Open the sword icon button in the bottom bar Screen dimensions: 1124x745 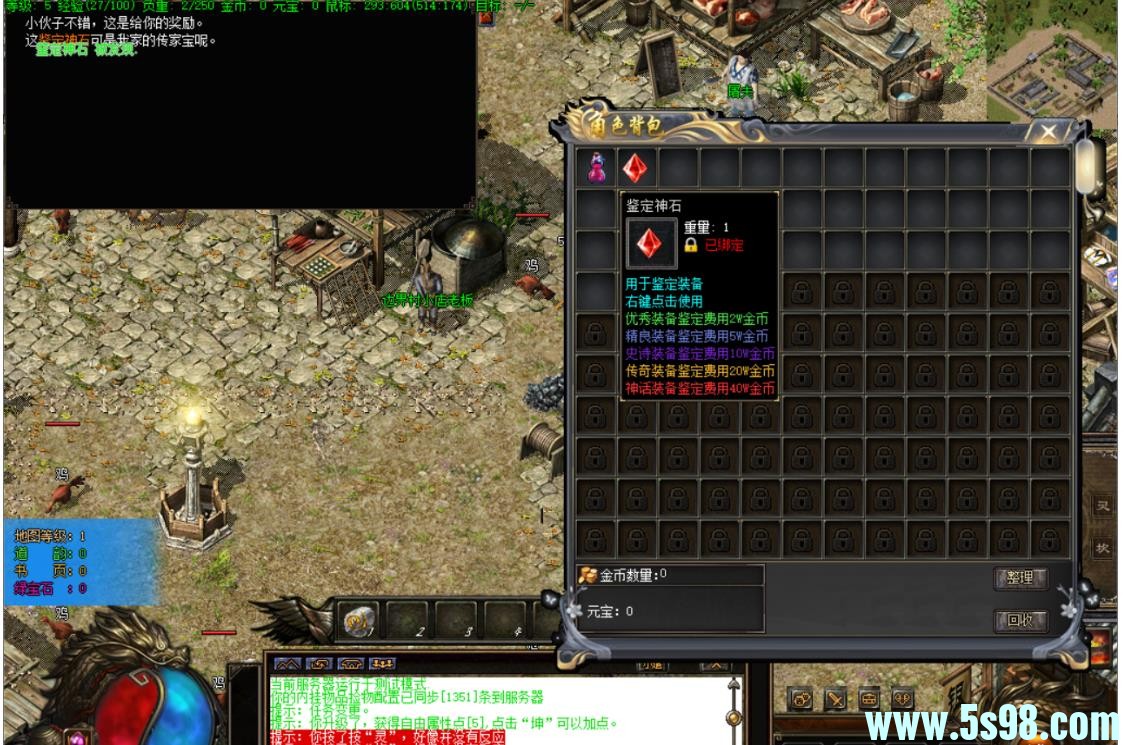[x=836, y=700]
